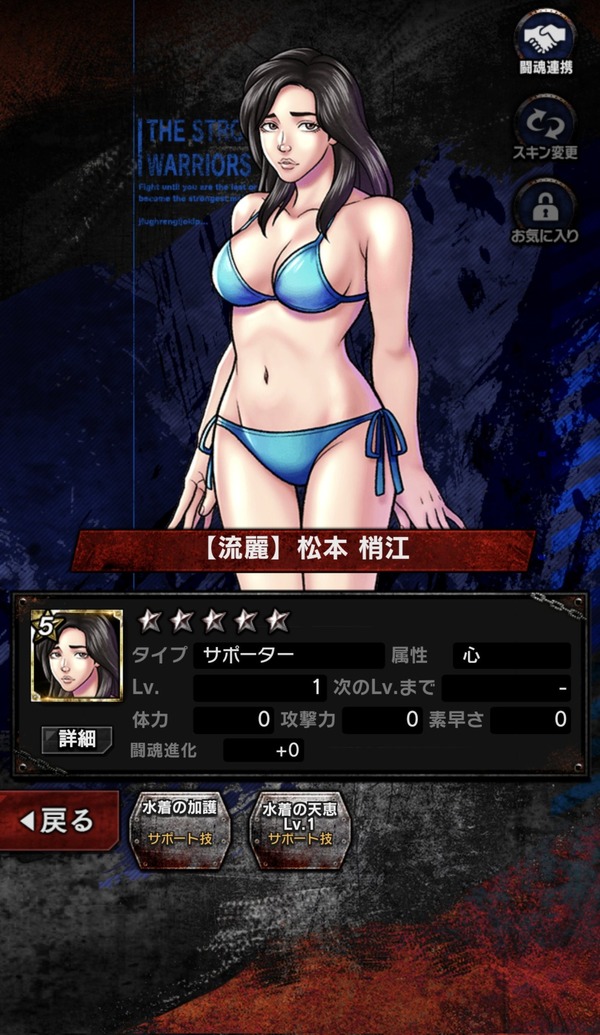This screenshot has width=600, height=1035.
Task: Toggle the お気に入り favorite lock
Action: (546, 211)
